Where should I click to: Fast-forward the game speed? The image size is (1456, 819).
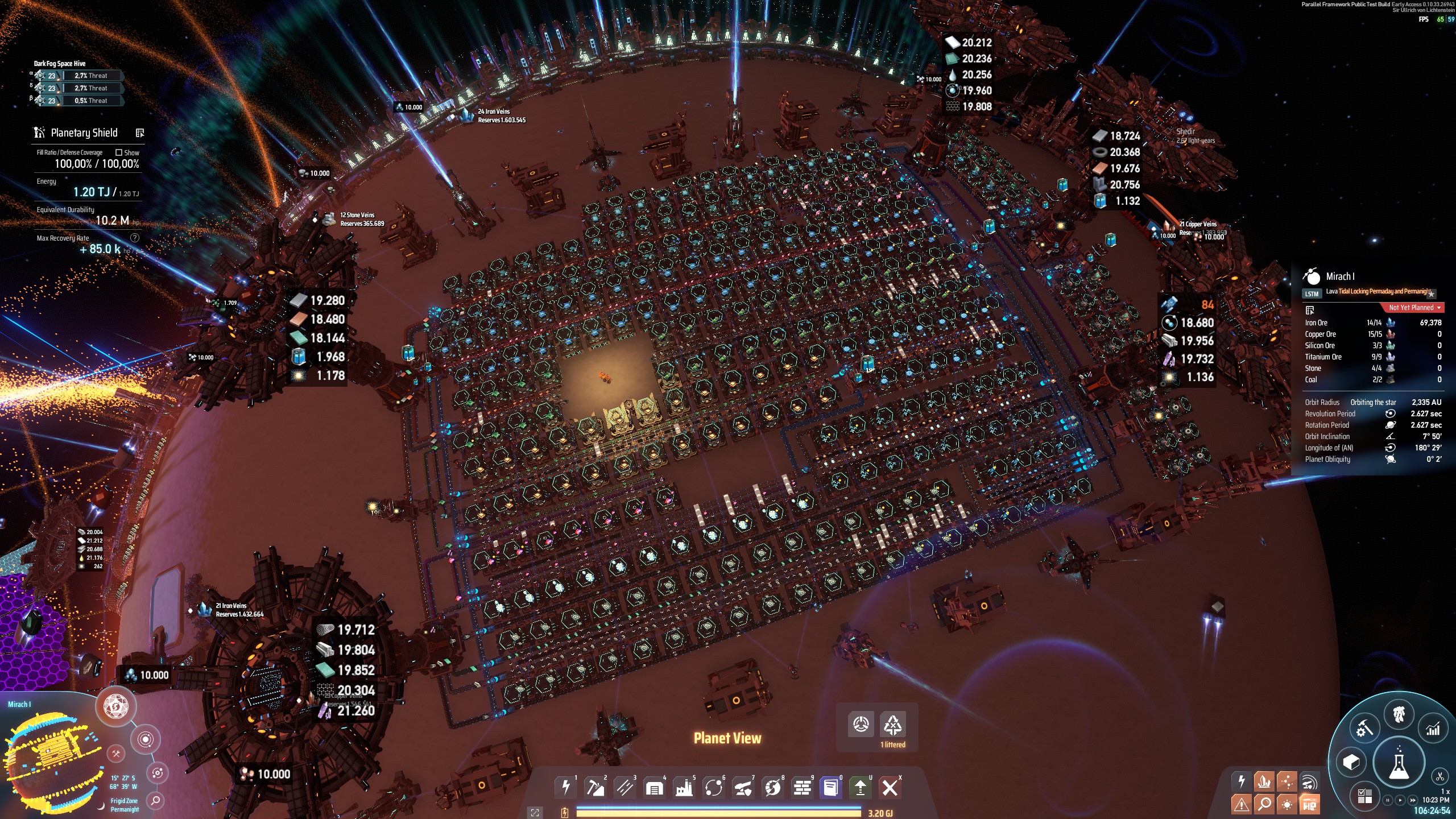click(1413, 800)
